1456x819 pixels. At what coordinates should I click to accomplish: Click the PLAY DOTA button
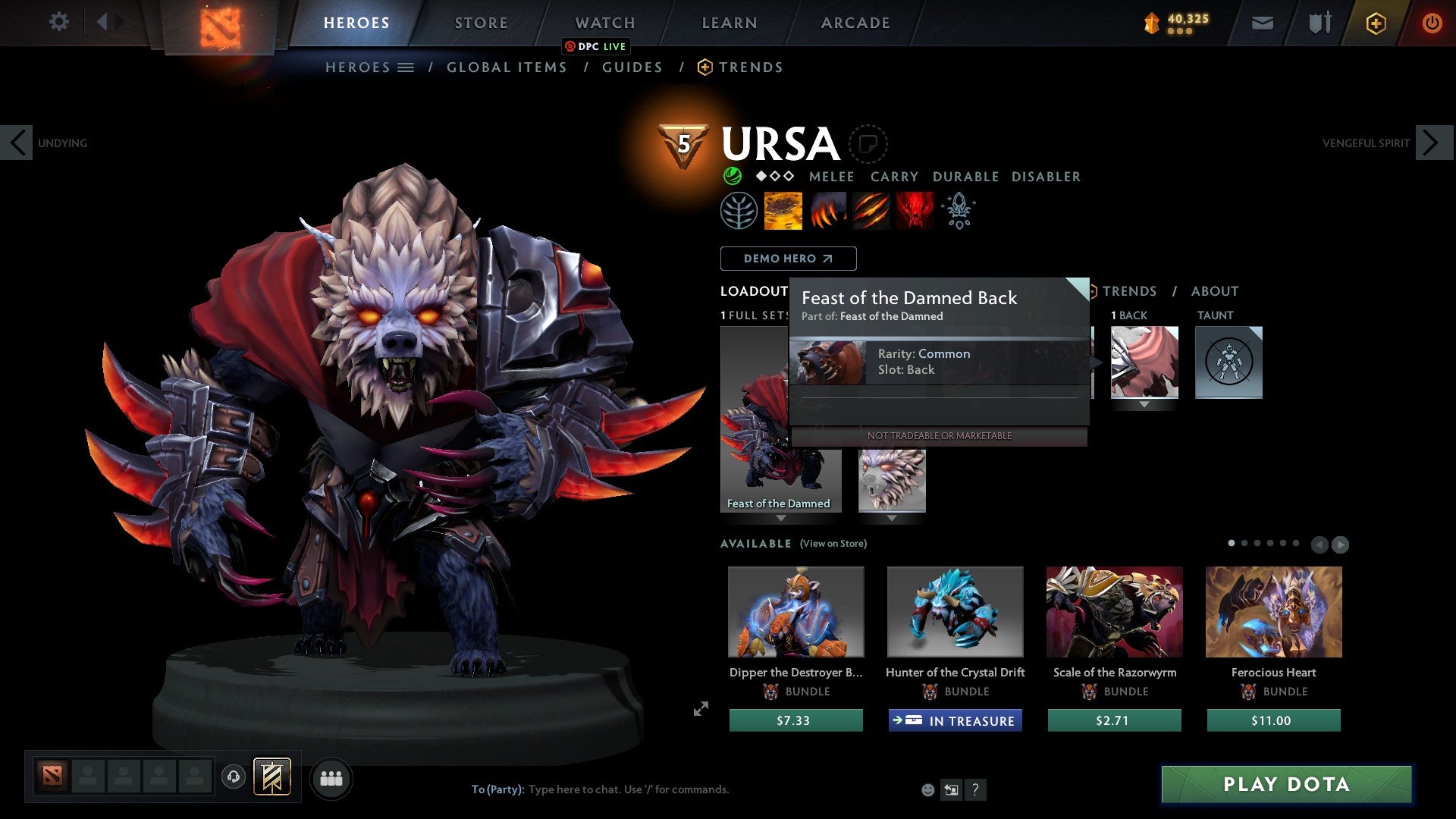pyautogui.click(x=1284, y=785)
